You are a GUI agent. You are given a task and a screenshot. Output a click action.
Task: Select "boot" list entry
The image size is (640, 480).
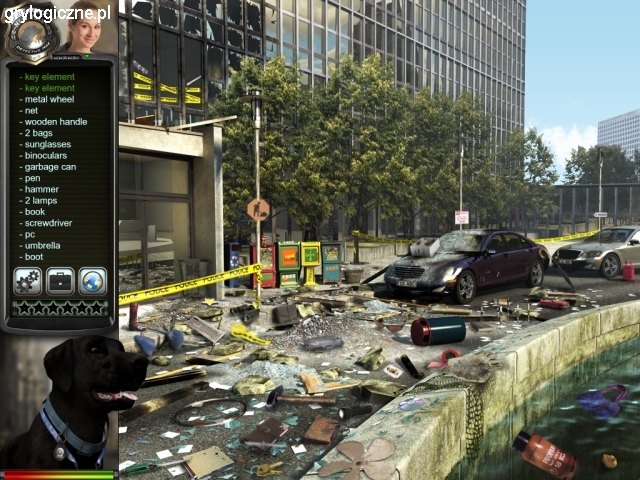click(x=35, y=257)
